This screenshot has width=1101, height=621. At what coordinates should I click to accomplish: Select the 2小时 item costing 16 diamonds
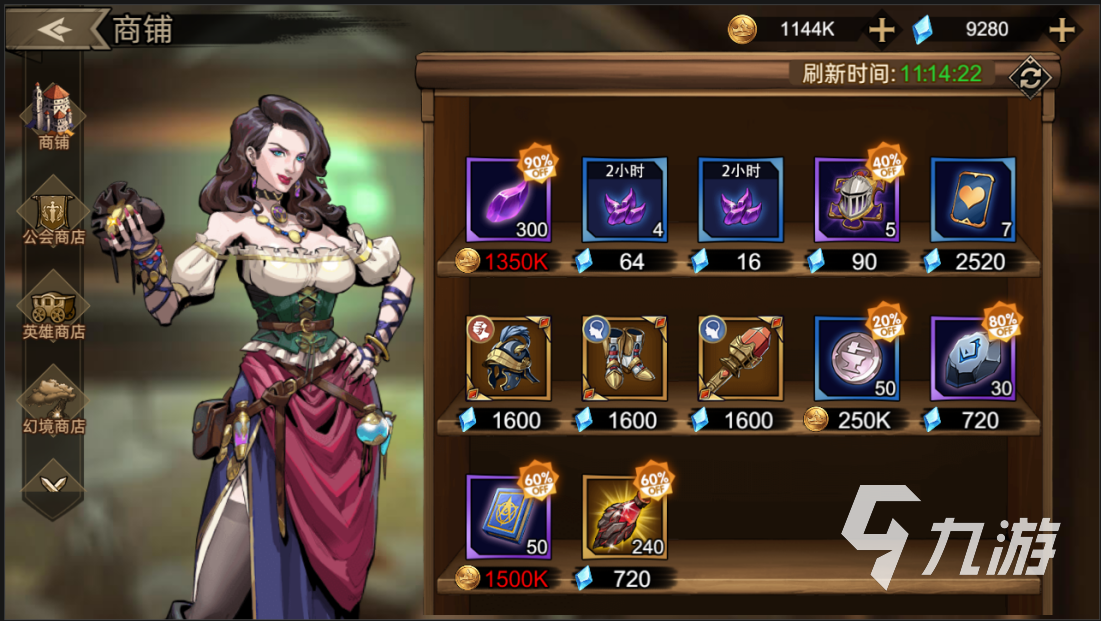tap(740, 199)
